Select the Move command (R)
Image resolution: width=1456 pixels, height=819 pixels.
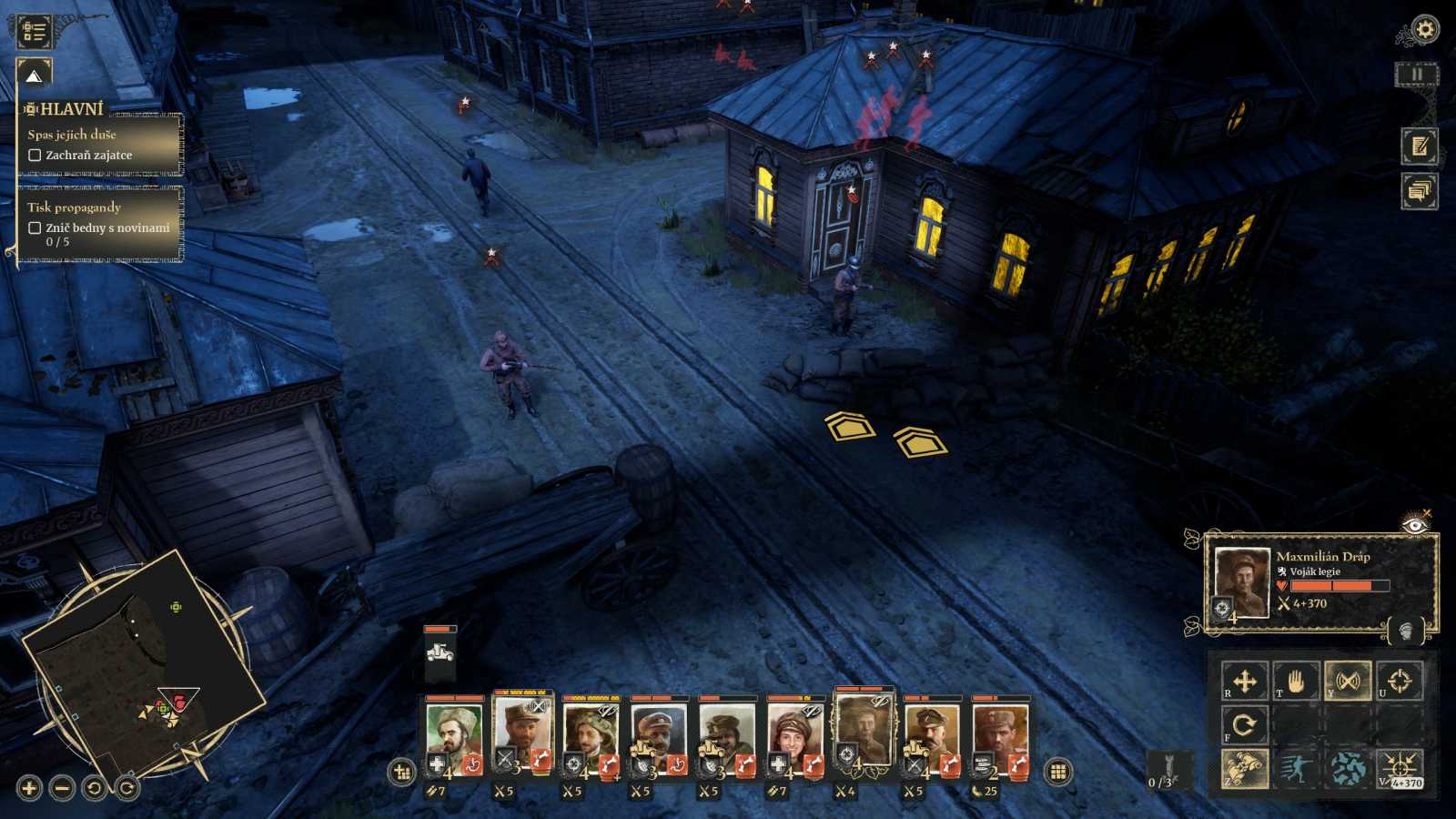1245,681
